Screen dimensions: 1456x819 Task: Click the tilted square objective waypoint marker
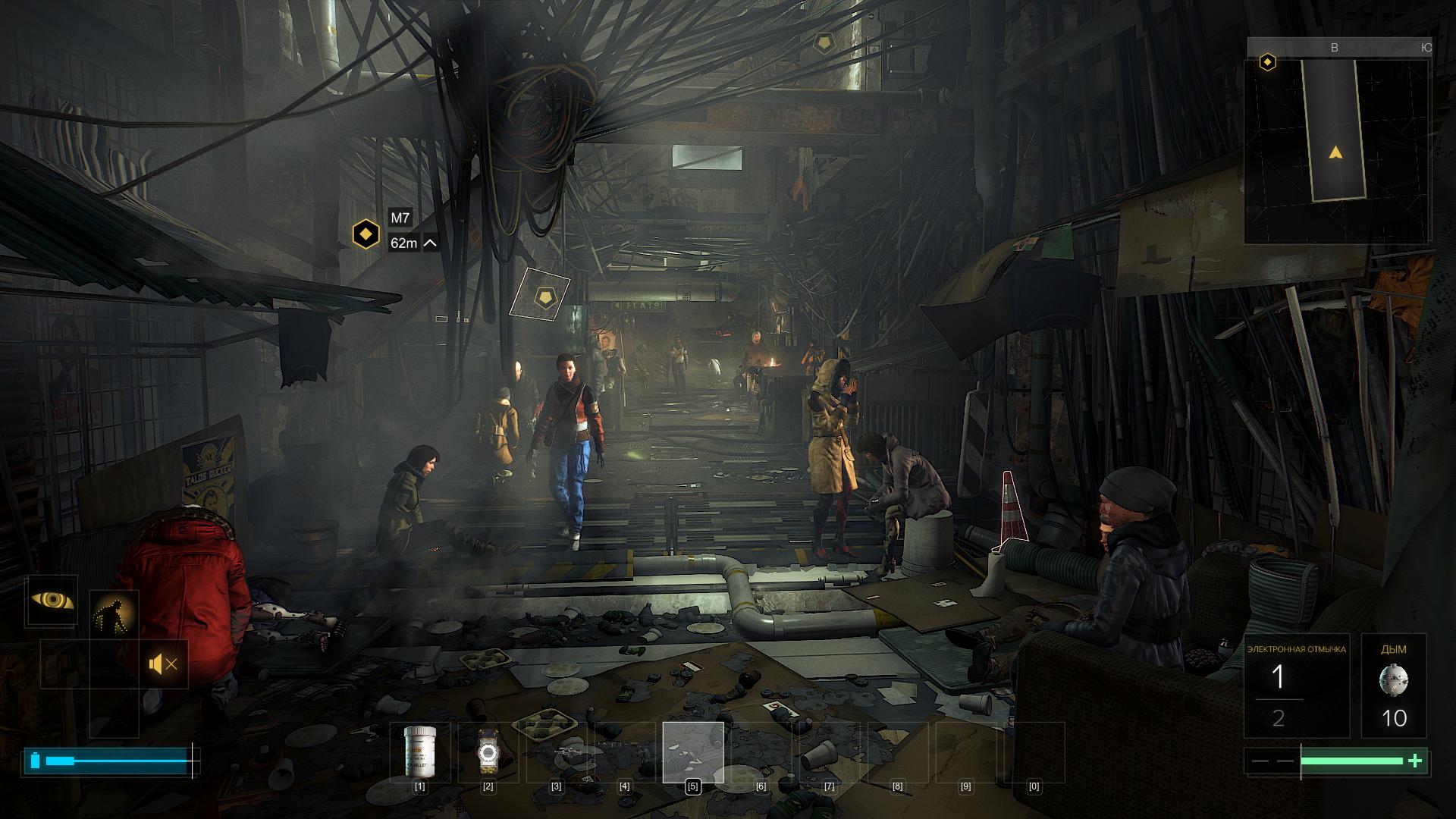coord(540,294)
